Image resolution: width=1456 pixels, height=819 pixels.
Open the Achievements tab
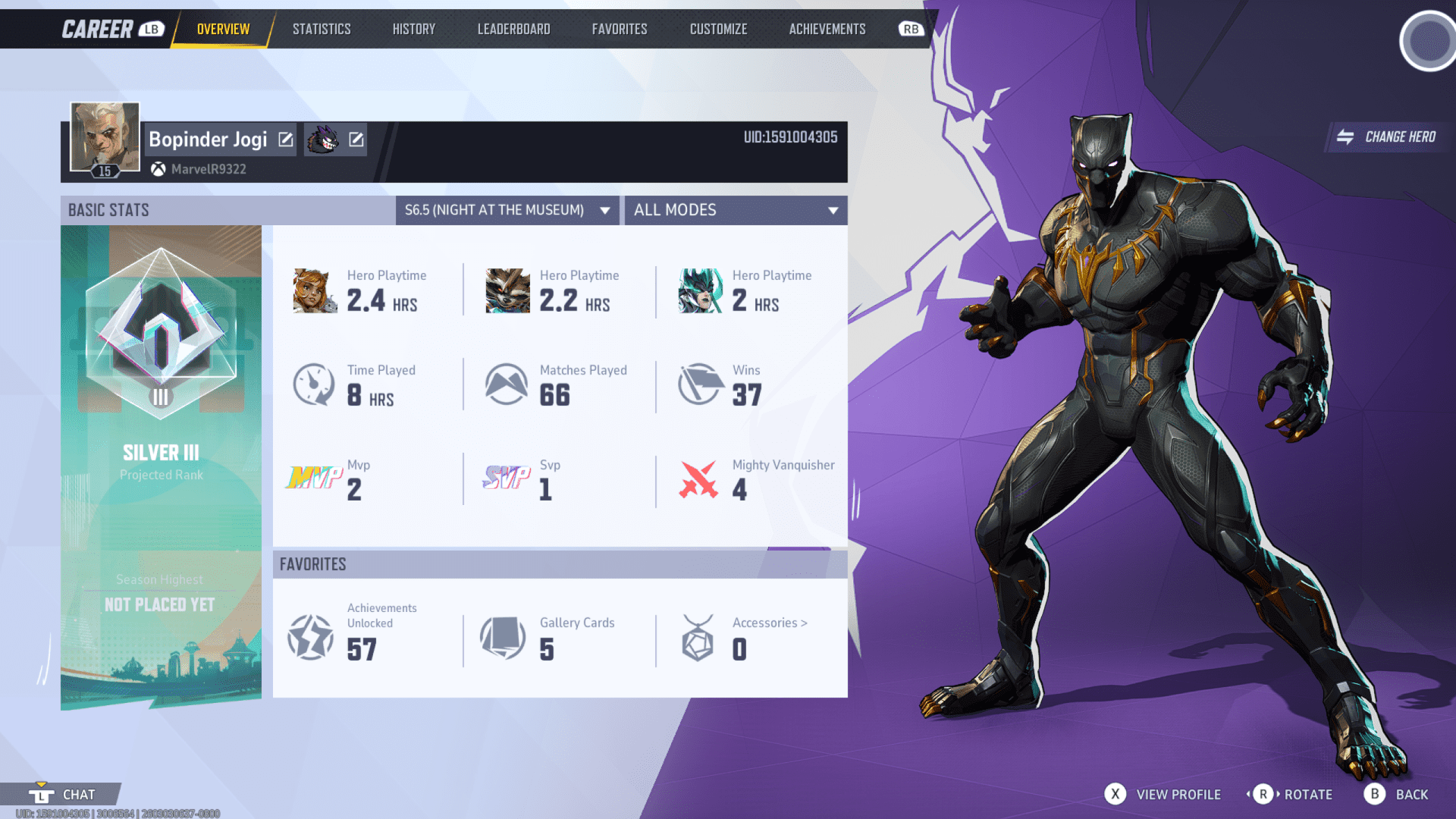point(827,29)
